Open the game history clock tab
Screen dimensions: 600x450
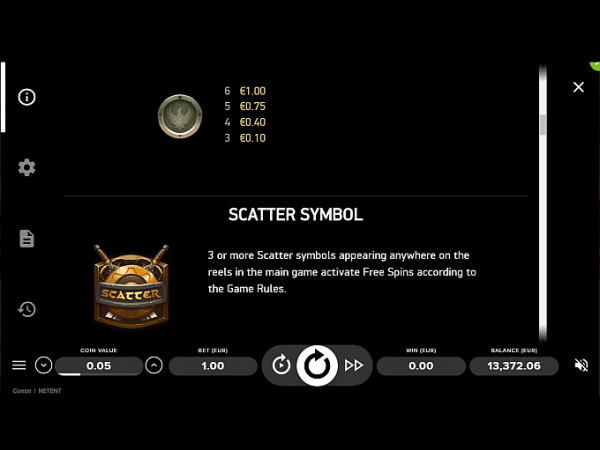(x=27, y=309)
